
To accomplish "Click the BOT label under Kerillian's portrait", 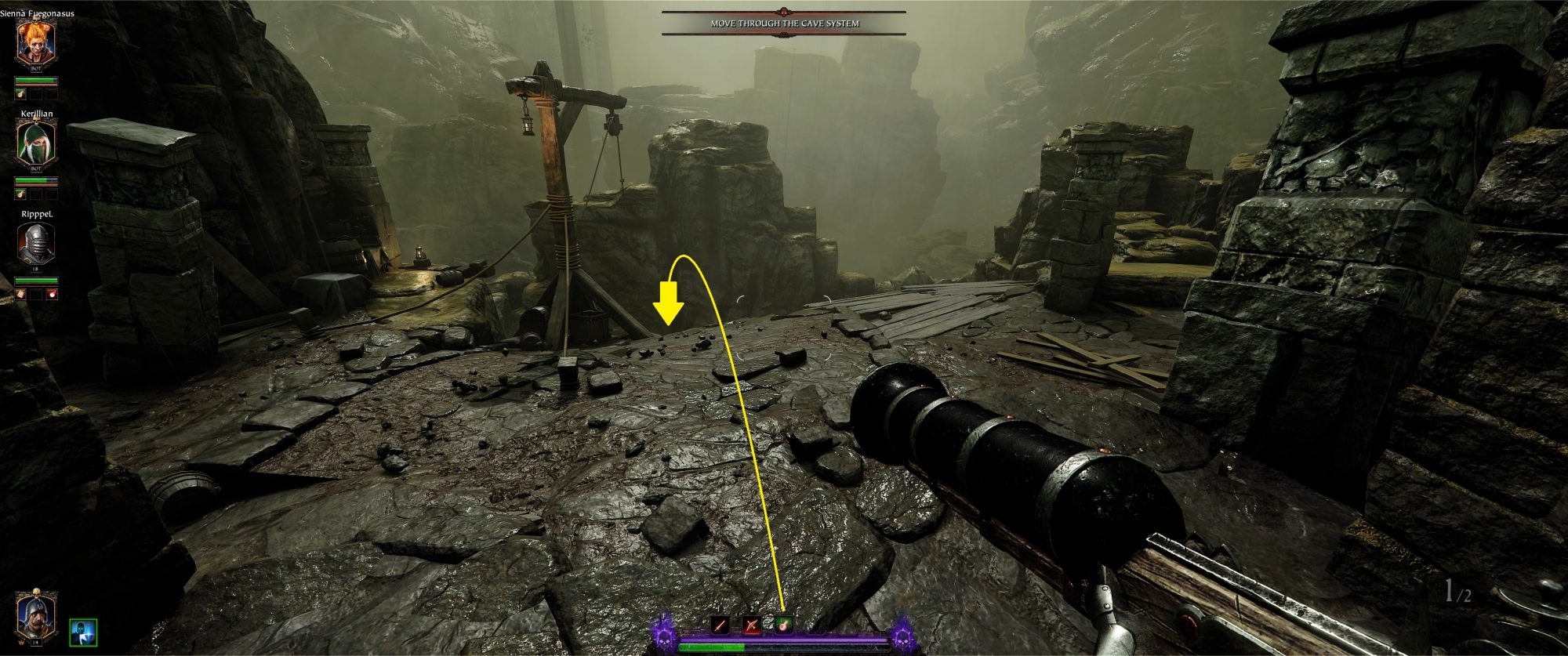I will [34, 169].
